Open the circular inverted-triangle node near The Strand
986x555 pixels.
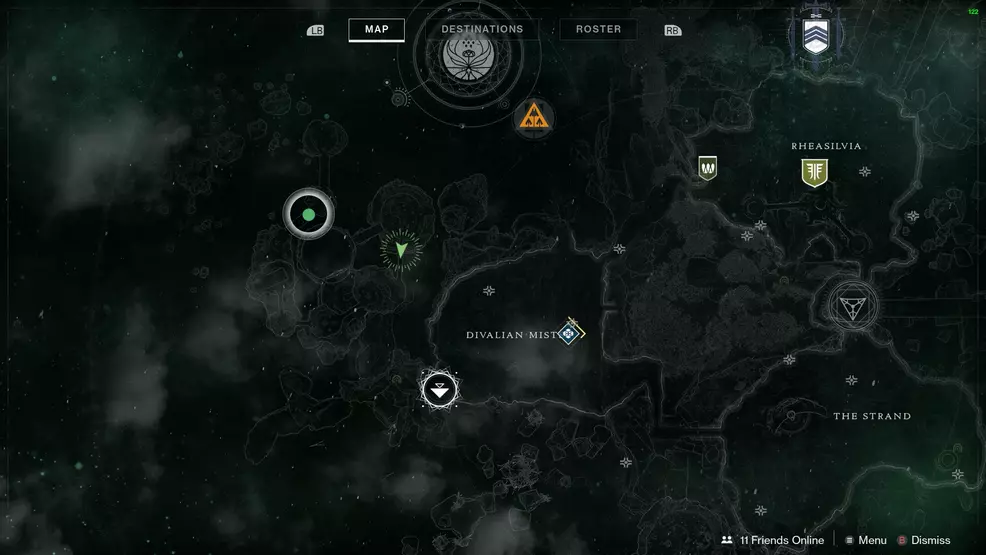click(x=853, y=305)
